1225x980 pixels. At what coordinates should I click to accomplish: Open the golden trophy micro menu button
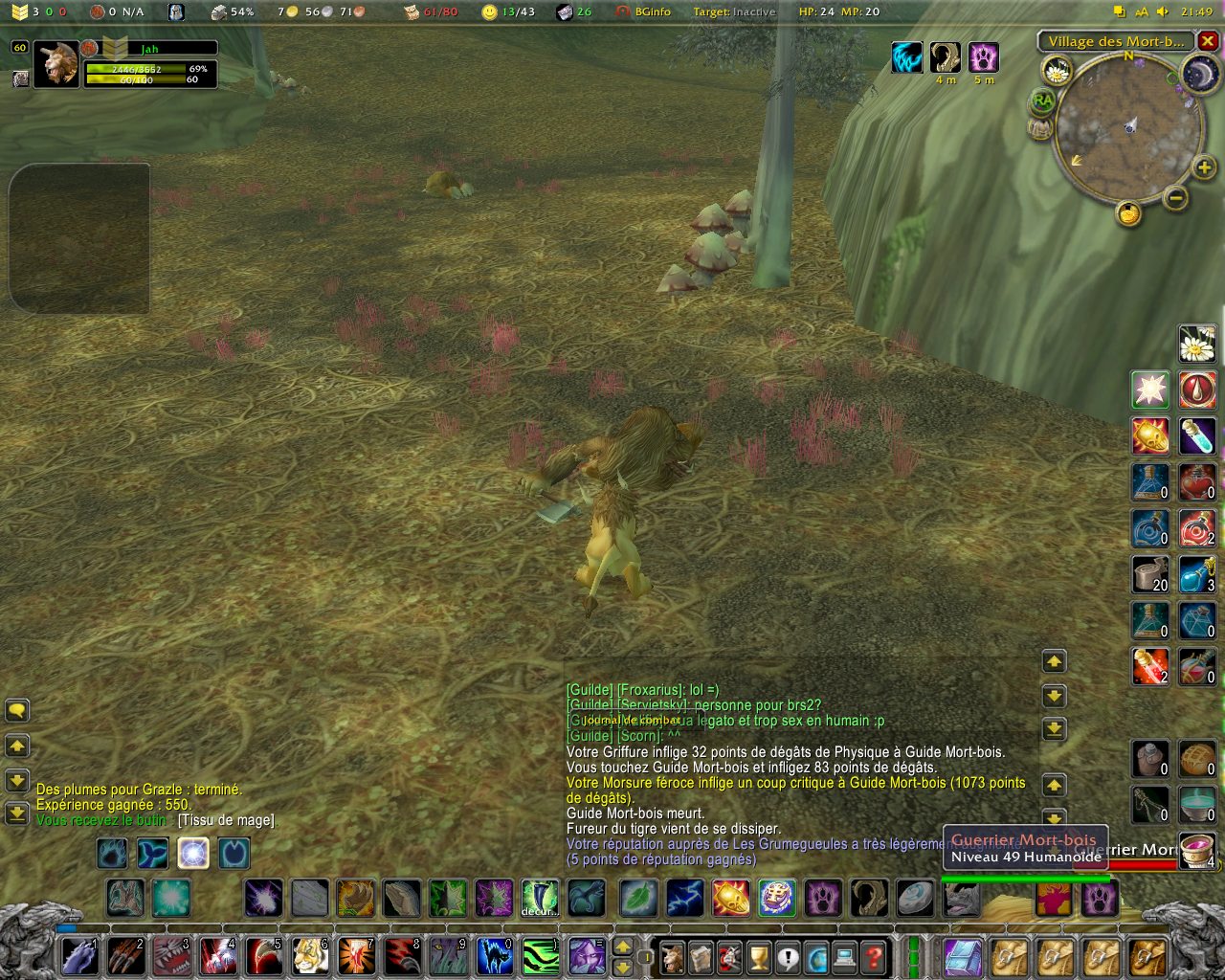click(758, 956)
